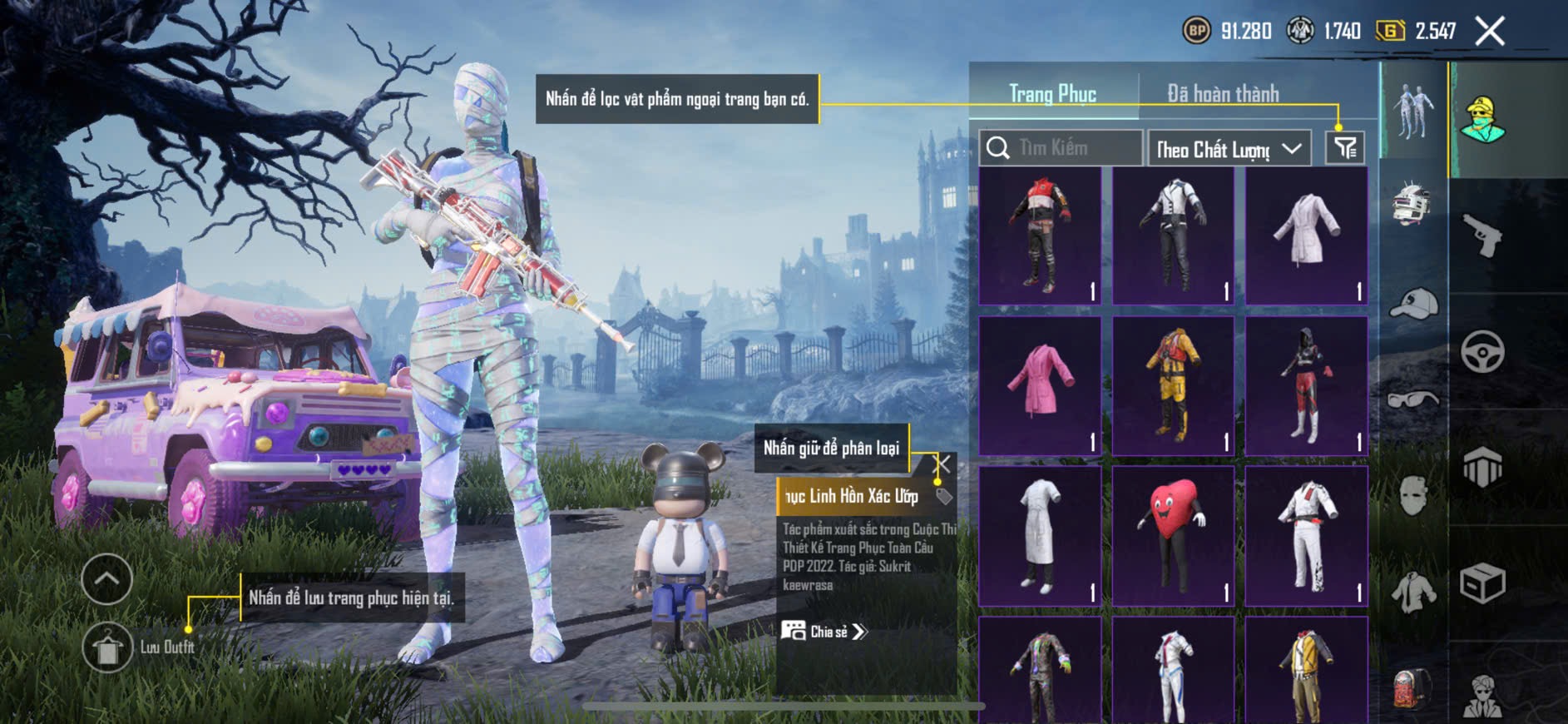Share the outfit via Chia sẻ

[x=824, y=632]
